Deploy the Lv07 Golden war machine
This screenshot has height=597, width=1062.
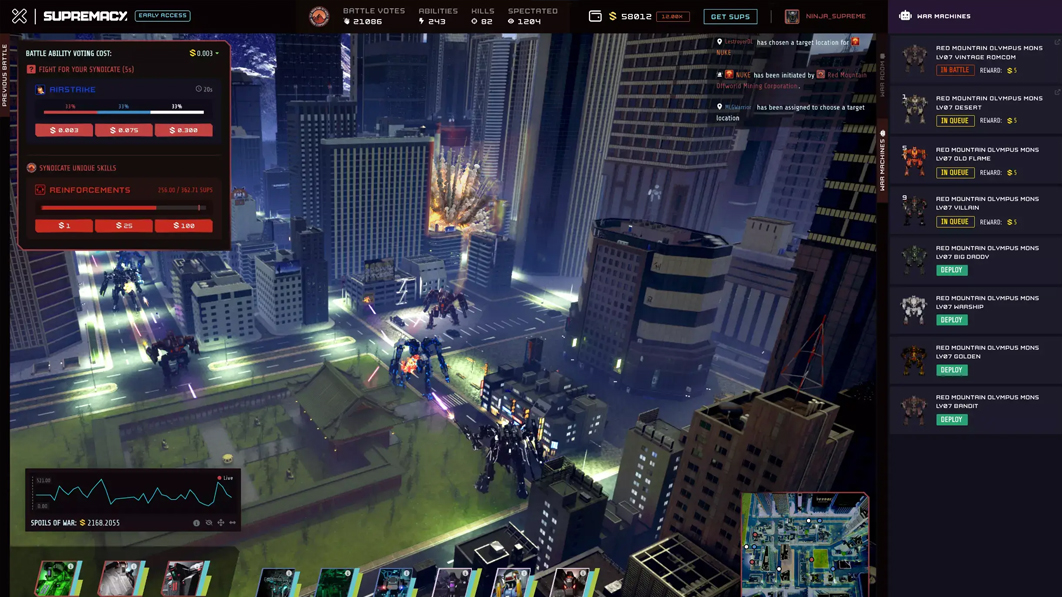click(x=951, y=370)
